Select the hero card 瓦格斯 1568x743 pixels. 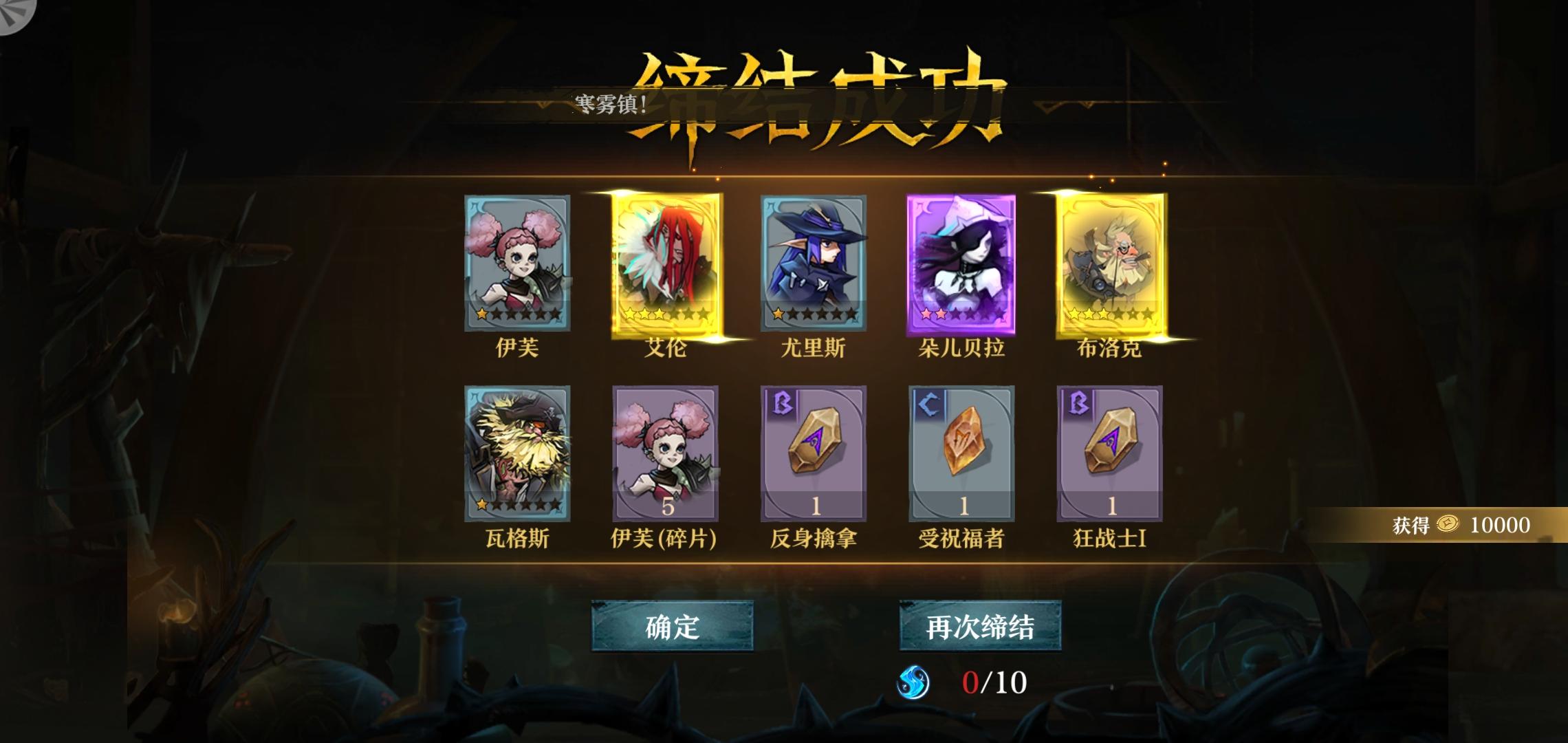[519, 453]
